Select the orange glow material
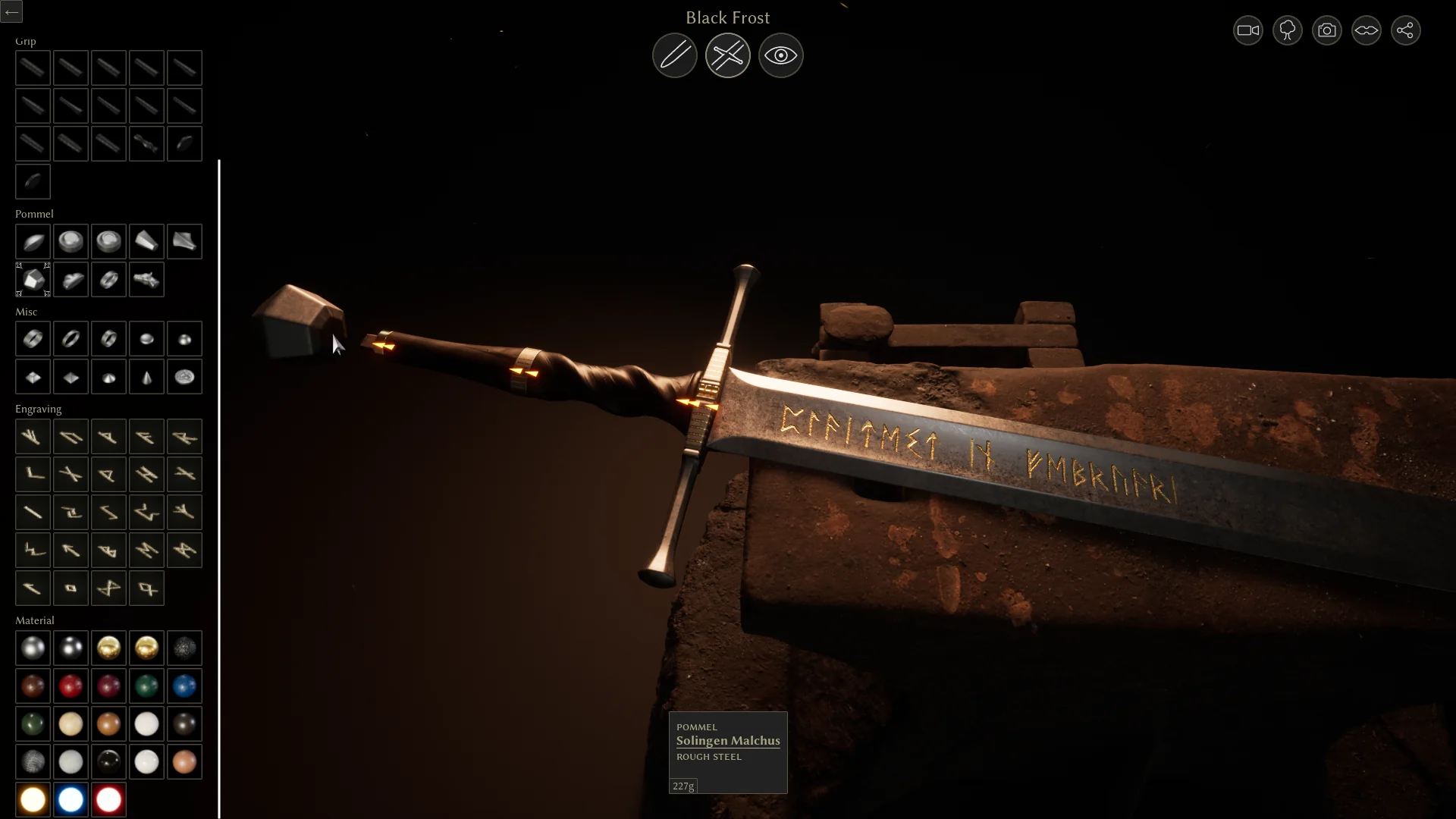 tap(33, 800)
